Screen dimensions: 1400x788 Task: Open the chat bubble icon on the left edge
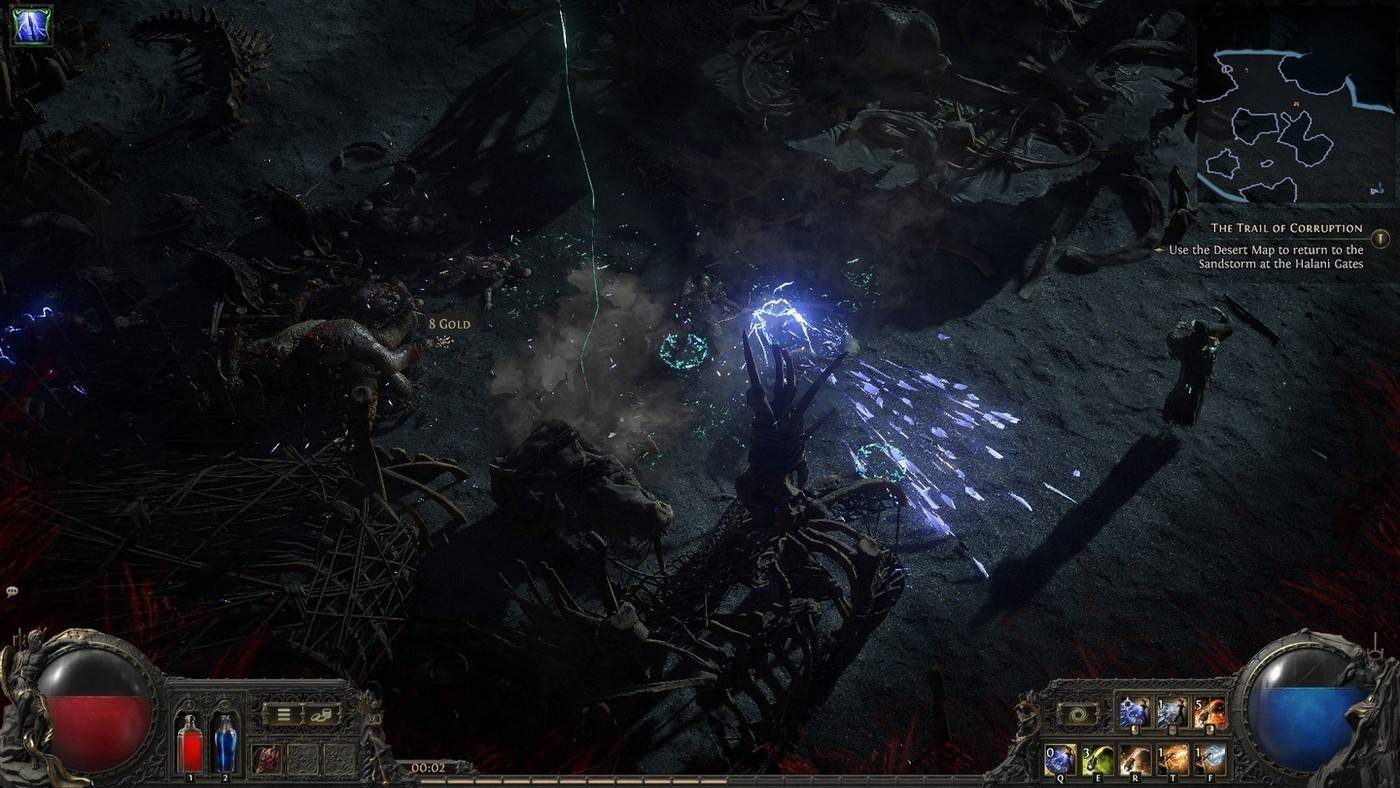pyautogui.click(x=11, y=593)
